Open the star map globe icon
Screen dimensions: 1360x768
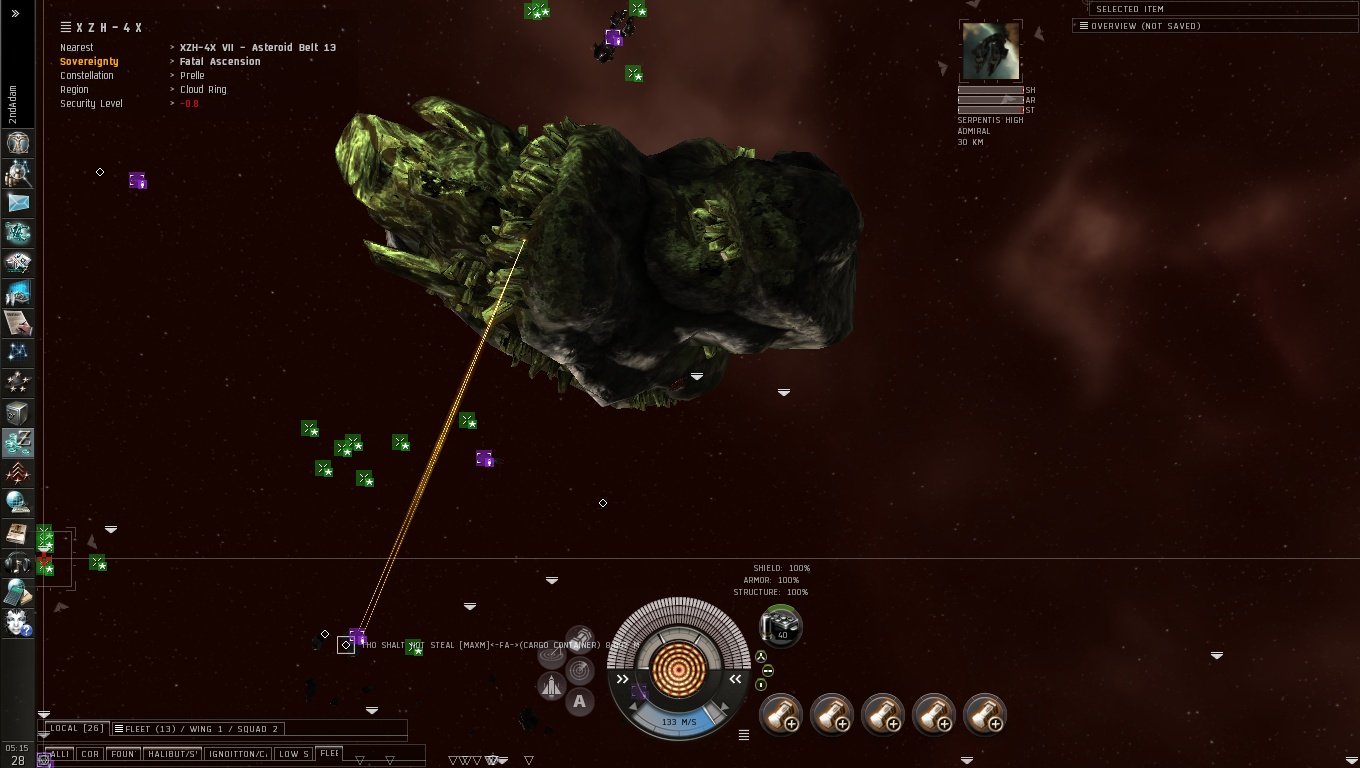tap(18, 502)
